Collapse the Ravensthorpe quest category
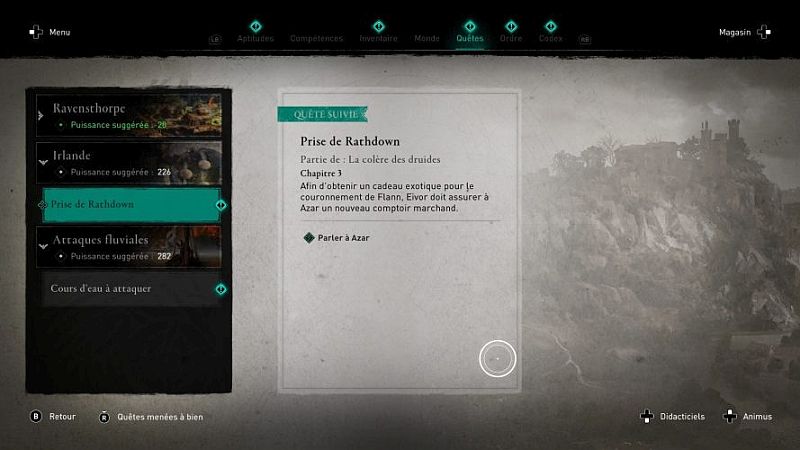 [x=128, y=114]
